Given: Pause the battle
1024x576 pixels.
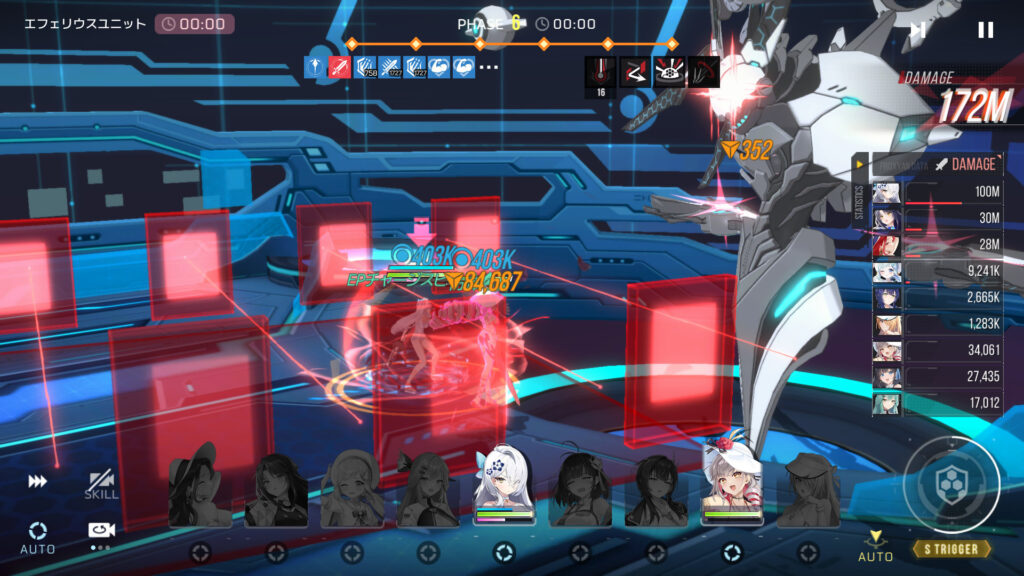Looking at the screenshot, I should 985,30.
